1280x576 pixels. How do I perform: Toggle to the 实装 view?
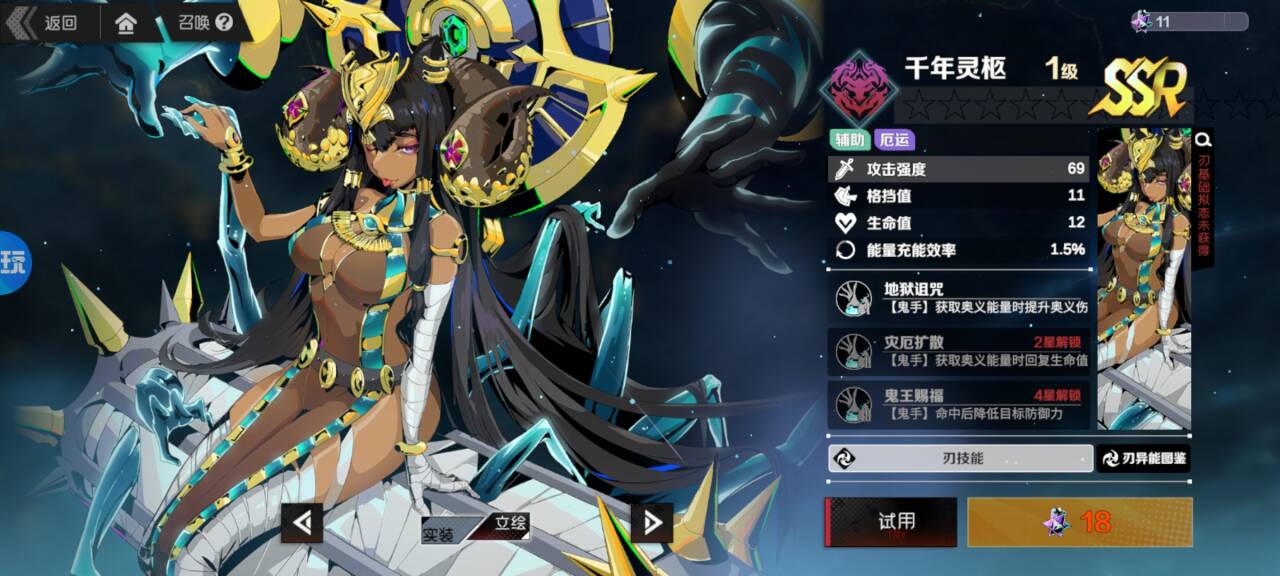pos(440,533)
